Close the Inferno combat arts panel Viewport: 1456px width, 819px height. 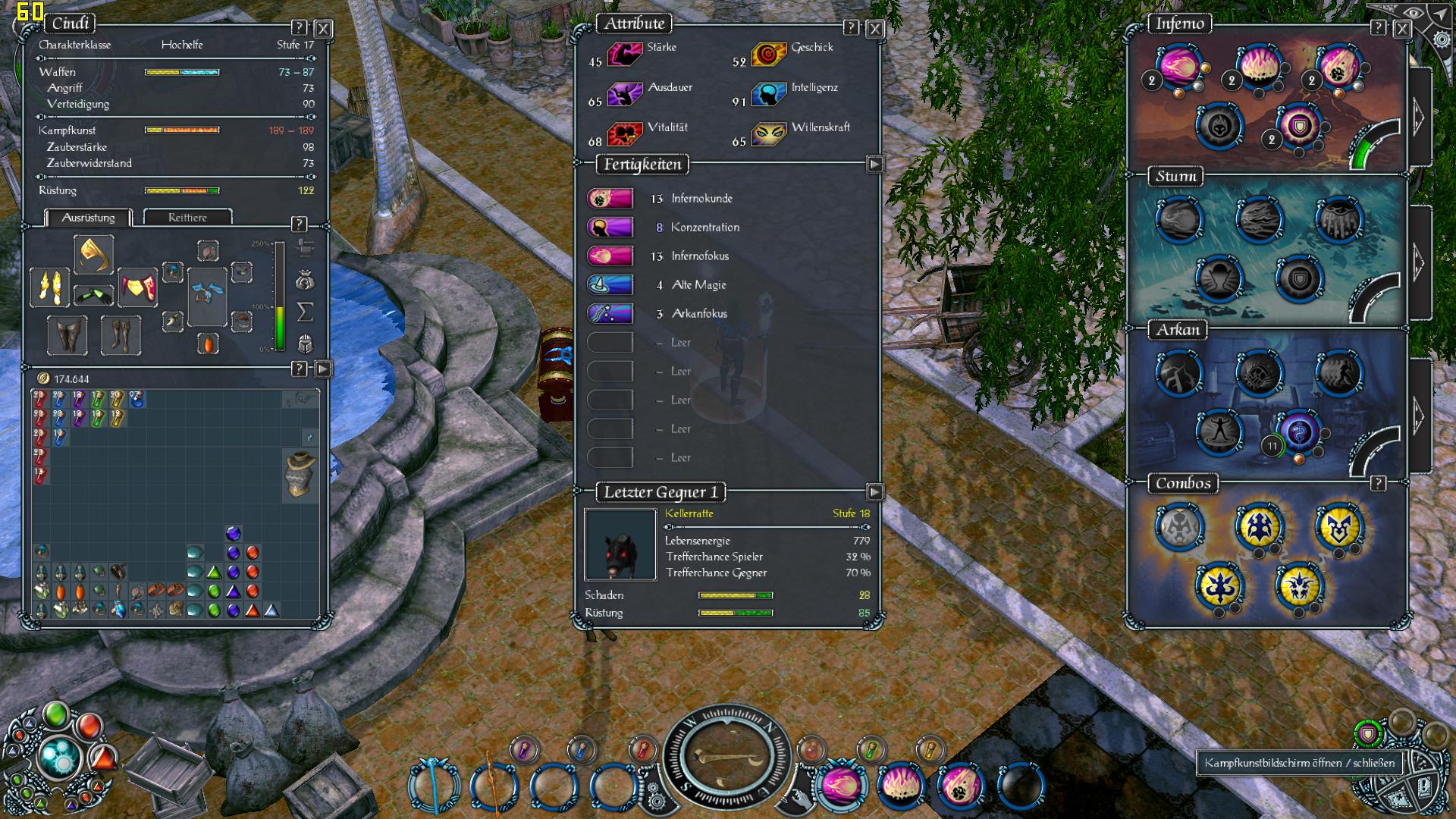(1402, 29)
